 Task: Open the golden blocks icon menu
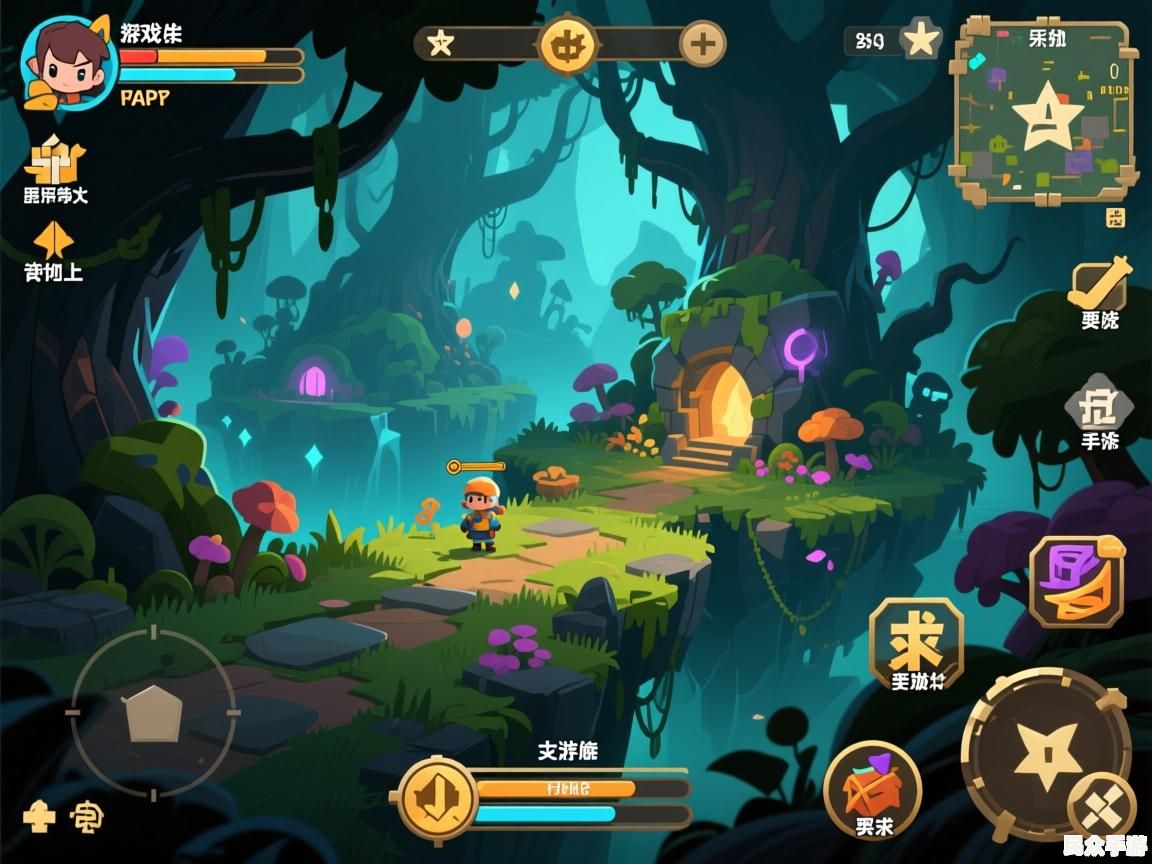(56, 160)
